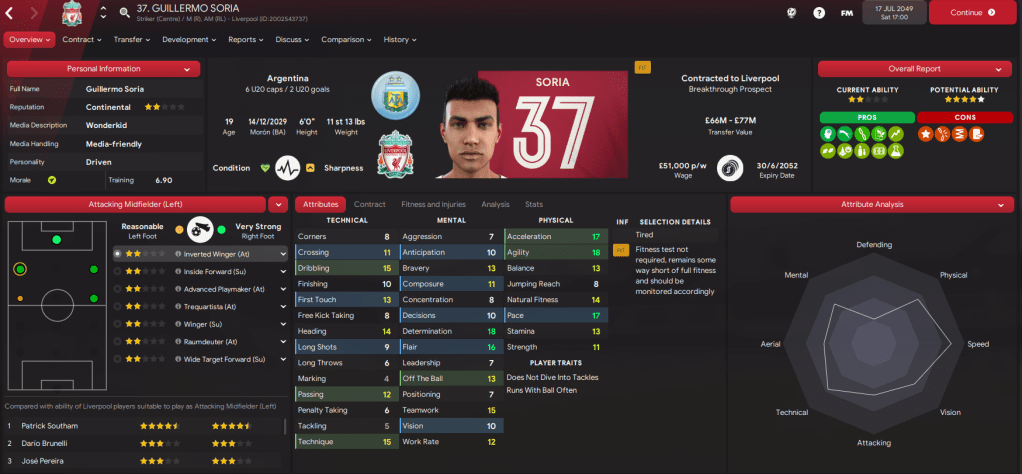Viewport: 1022px width, 474px height.
Task: Go back to the previous screen
Action: [x=11, y=13]
